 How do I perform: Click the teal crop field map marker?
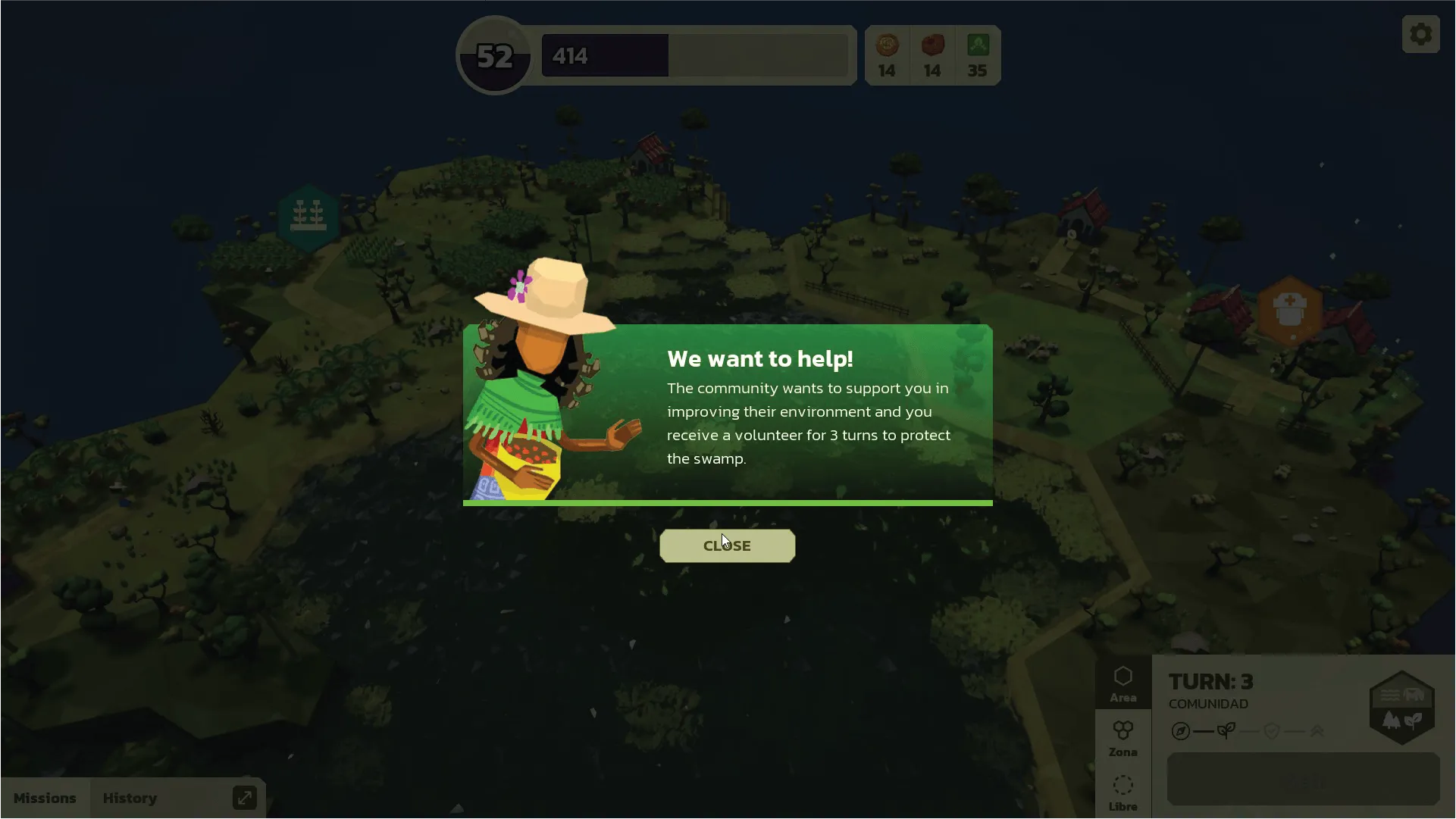tap(308, 217)
